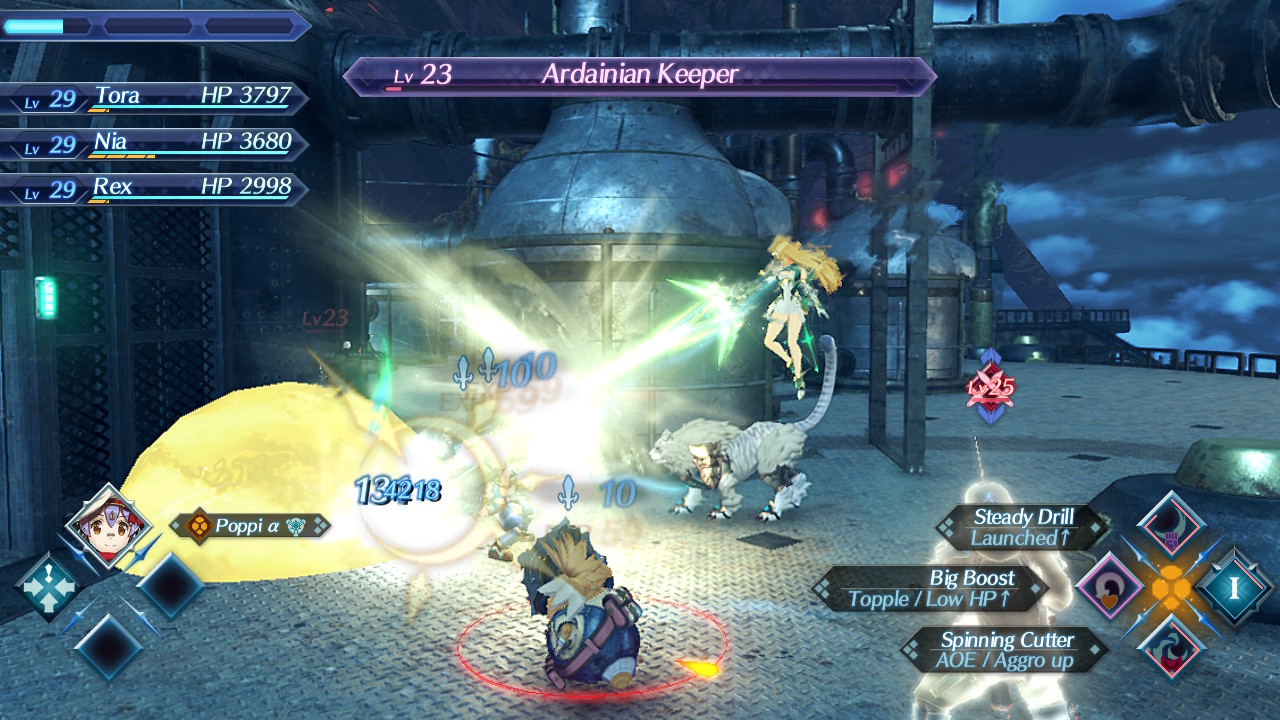
Task: Unleash the level I blade special icon
Action: (1235, 587)
